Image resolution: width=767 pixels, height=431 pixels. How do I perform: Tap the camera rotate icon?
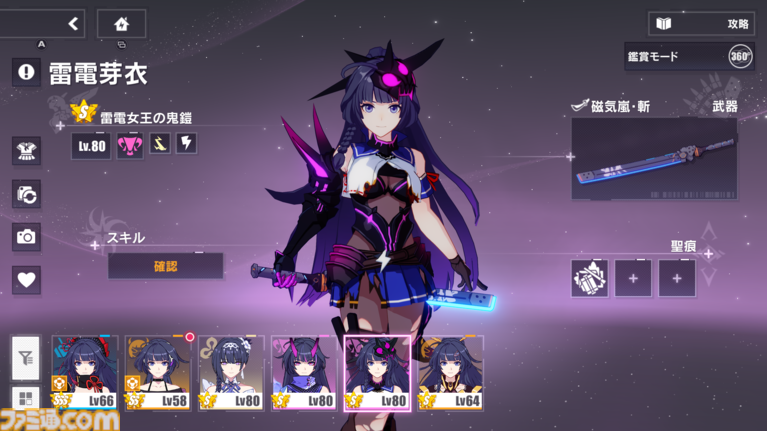point(27,194)
